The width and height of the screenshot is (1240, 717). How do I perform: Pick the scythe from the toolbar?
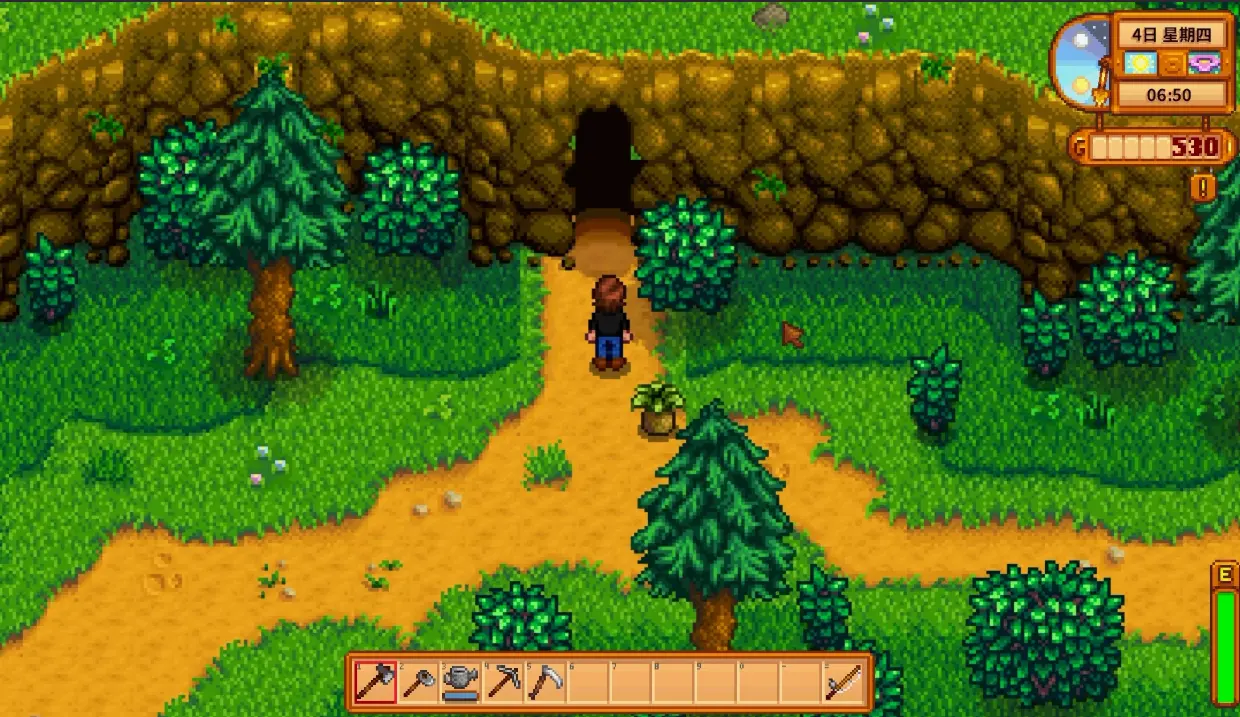coord(545,683)
